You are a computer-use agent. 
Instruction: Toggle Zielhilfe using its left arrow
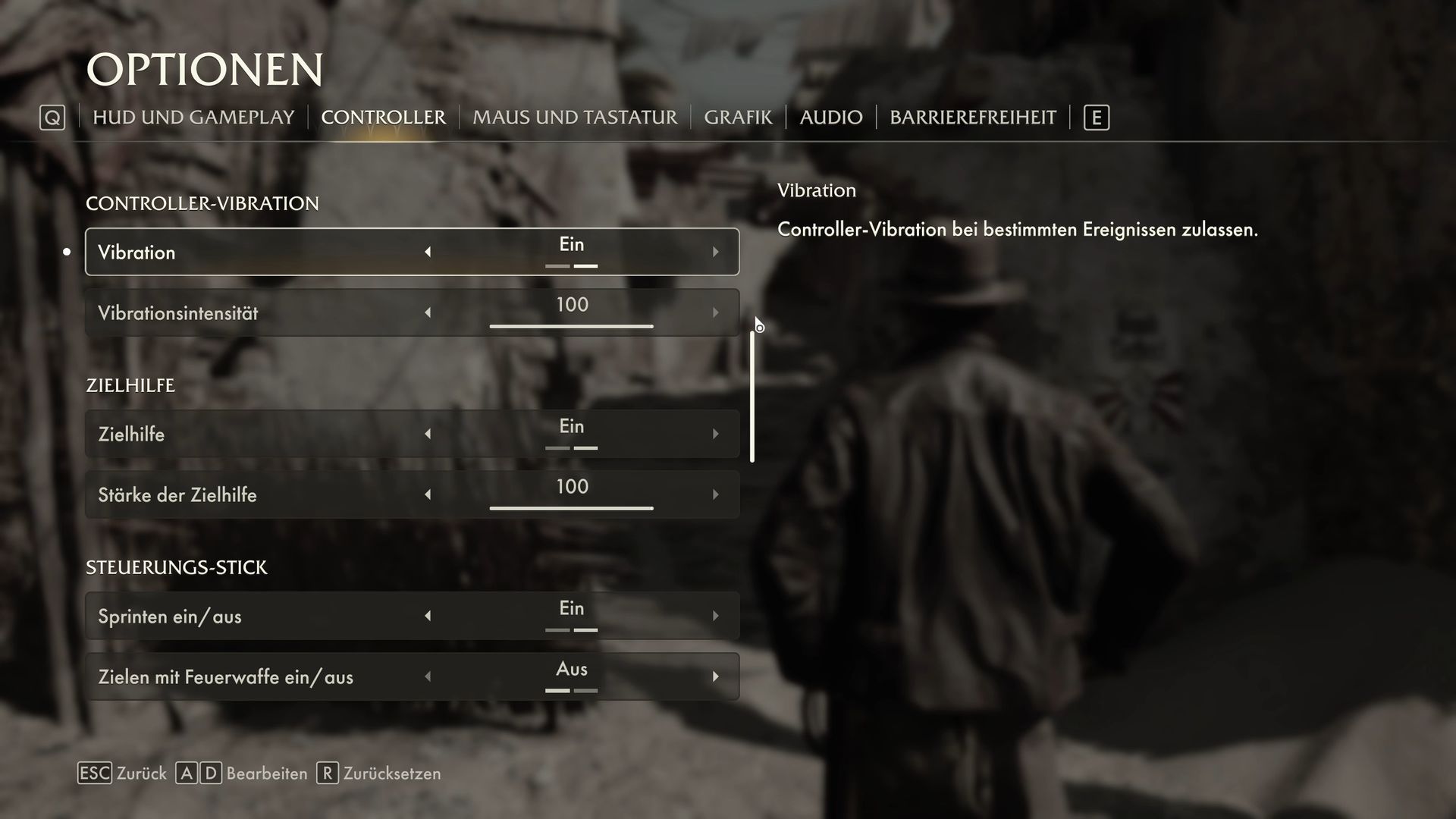coord(428,434)
